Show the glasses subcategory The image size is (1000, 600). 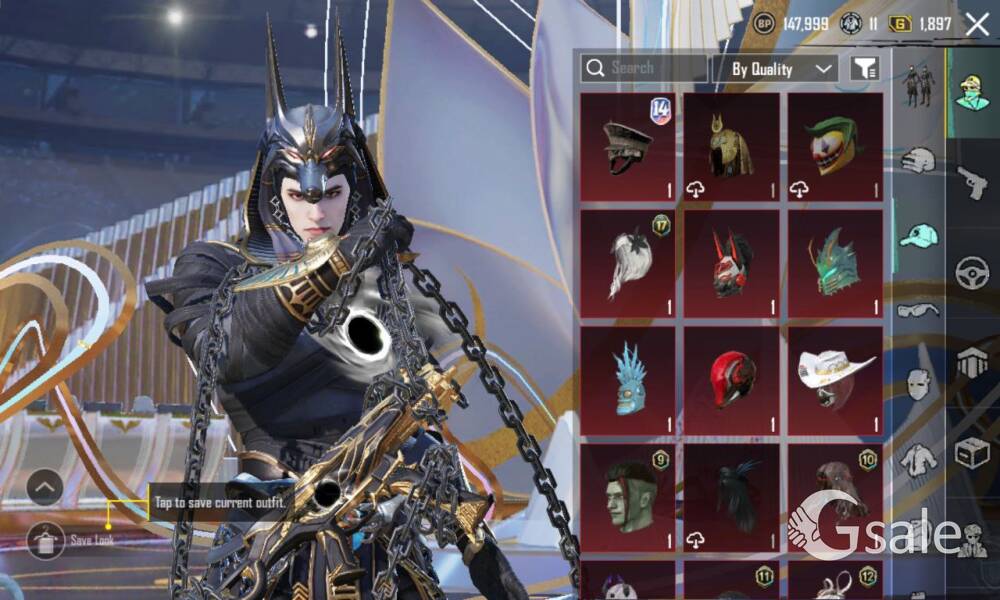(918, 310)
